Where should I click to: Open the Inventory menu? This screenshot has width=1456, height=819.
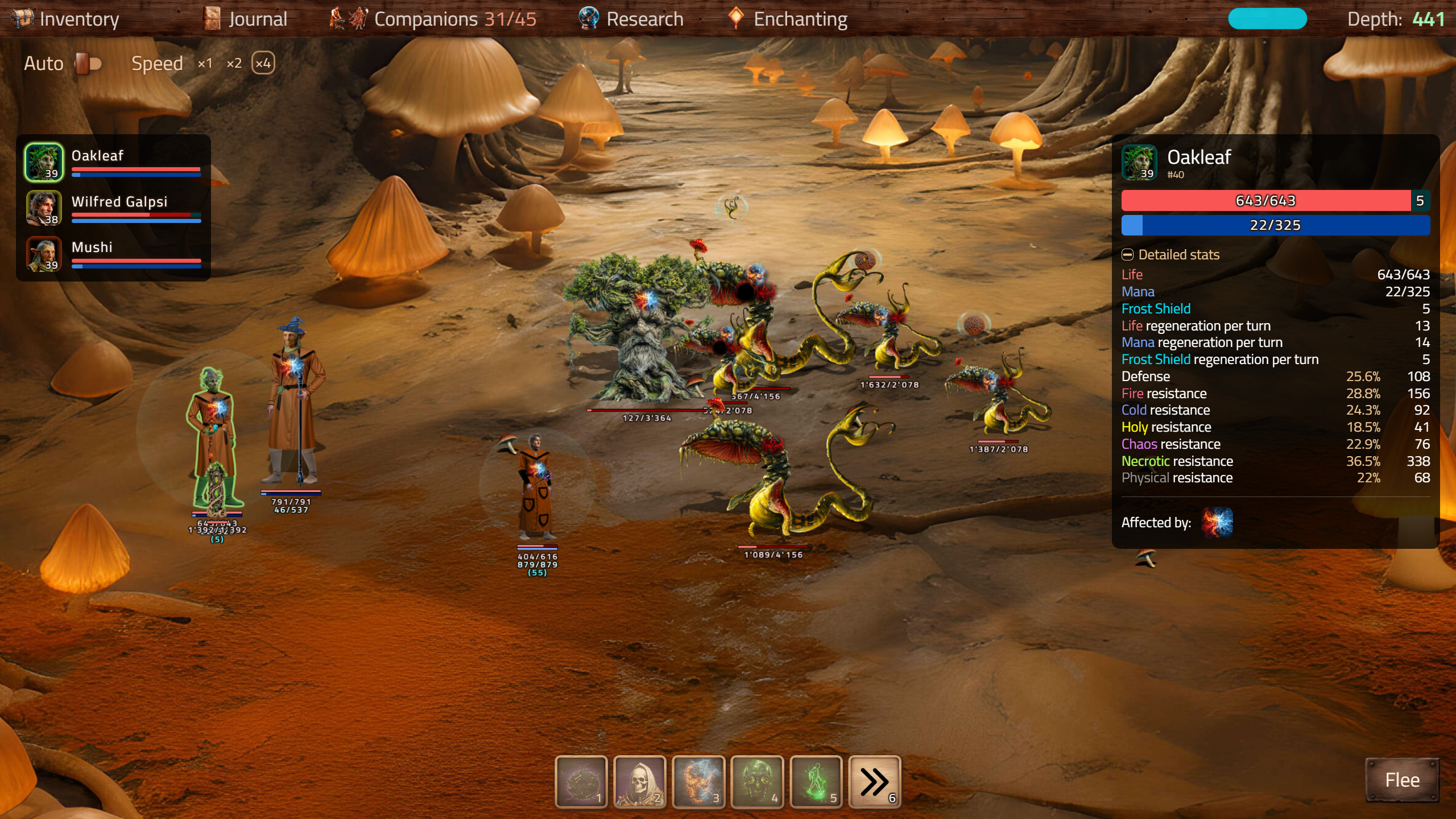[x=65, y=19]
